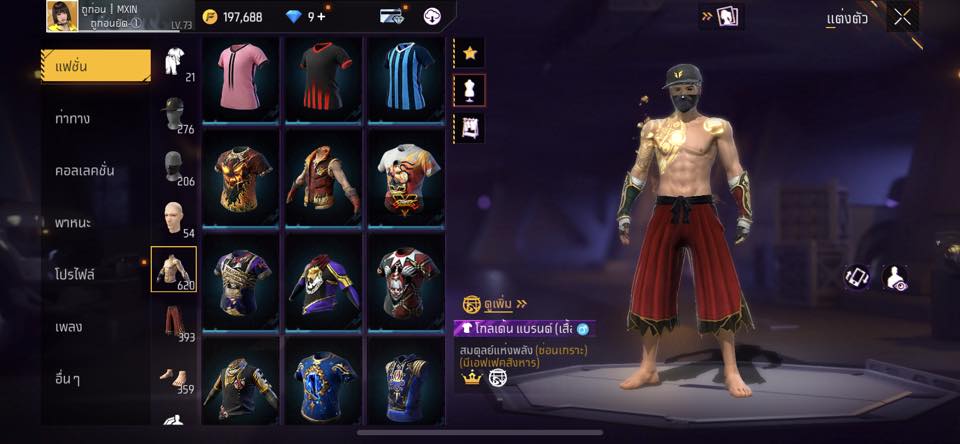Open the head category showing the bald head
Image resolution: width=960 pixels, height=444 pixels.
174,217
